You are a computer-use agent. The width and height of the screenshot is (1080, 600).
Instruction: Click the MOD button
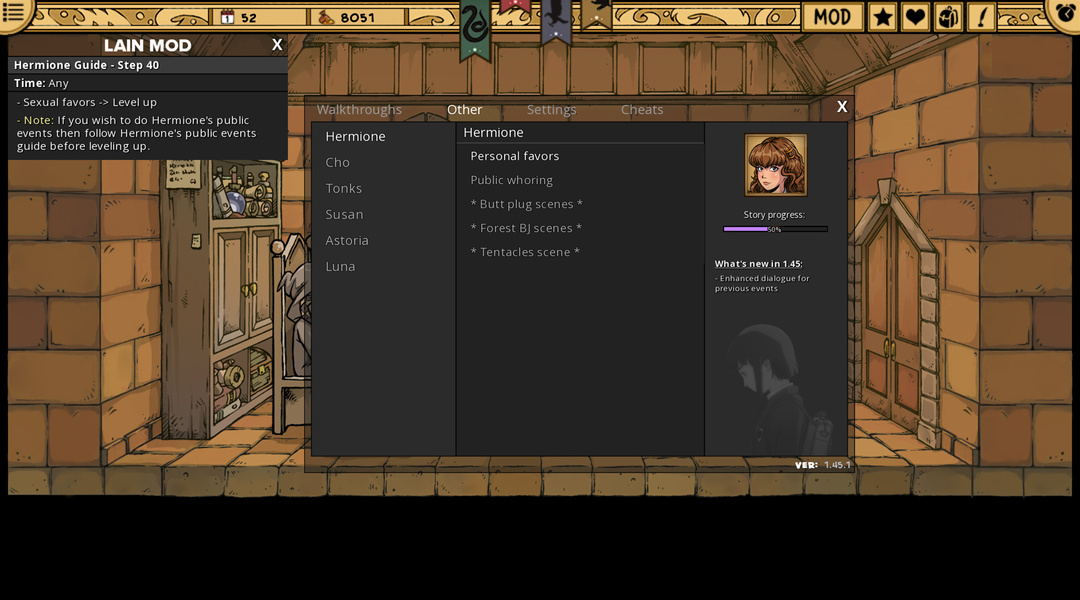[832, 16]
